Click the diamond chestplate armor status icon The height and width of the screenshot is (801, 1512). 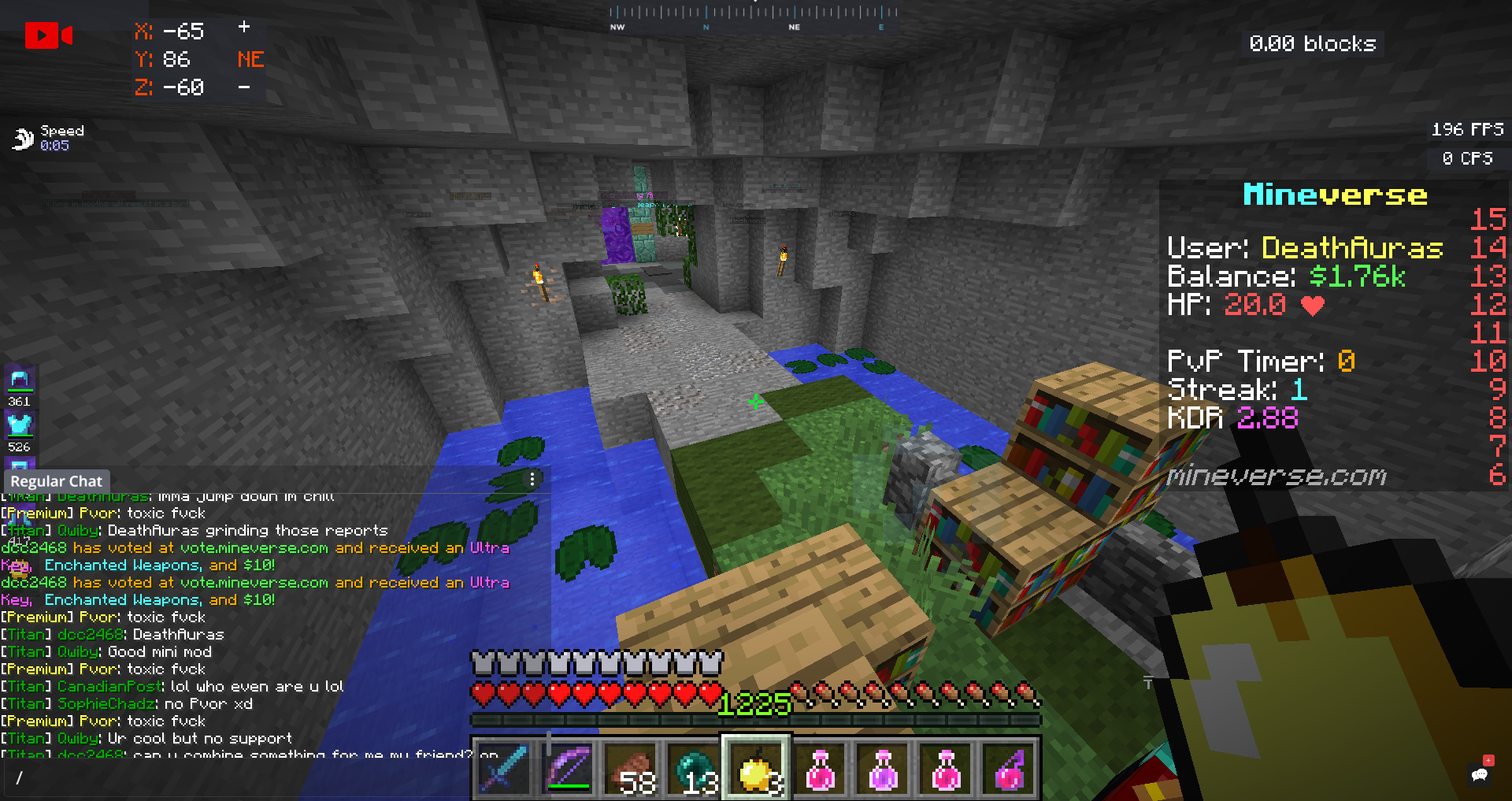20,426
